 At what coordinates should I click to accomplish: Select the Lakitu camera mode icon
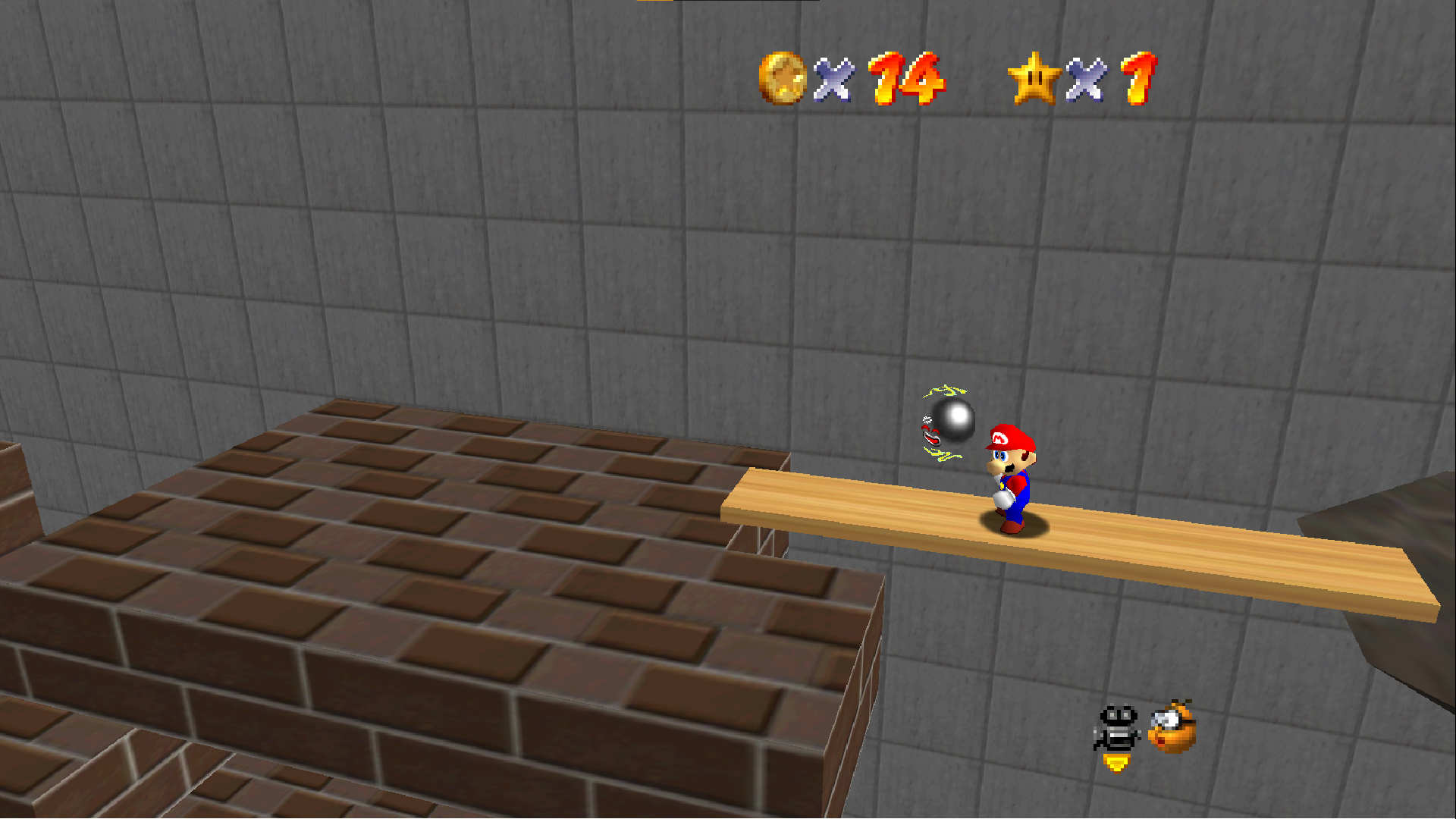pos(1172,727)
